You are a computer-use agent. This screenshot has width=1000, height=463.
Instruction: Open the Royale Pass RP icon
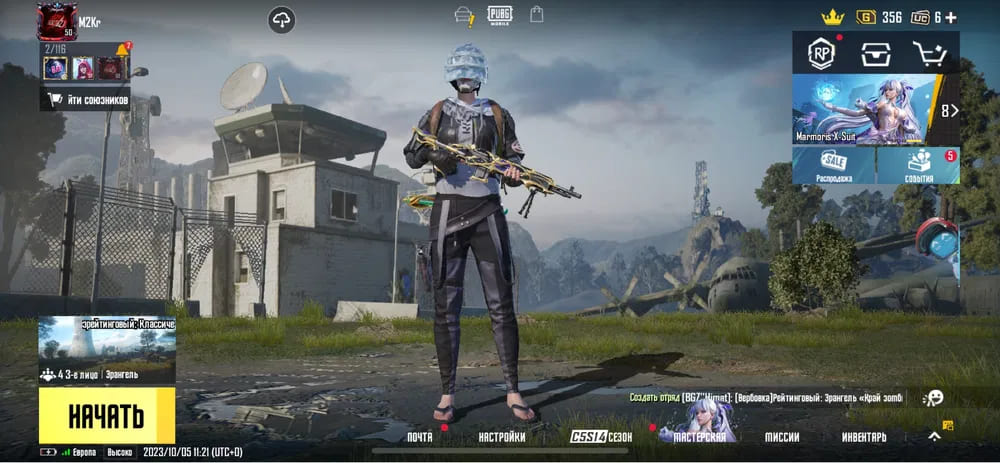(x=821, y=54)
